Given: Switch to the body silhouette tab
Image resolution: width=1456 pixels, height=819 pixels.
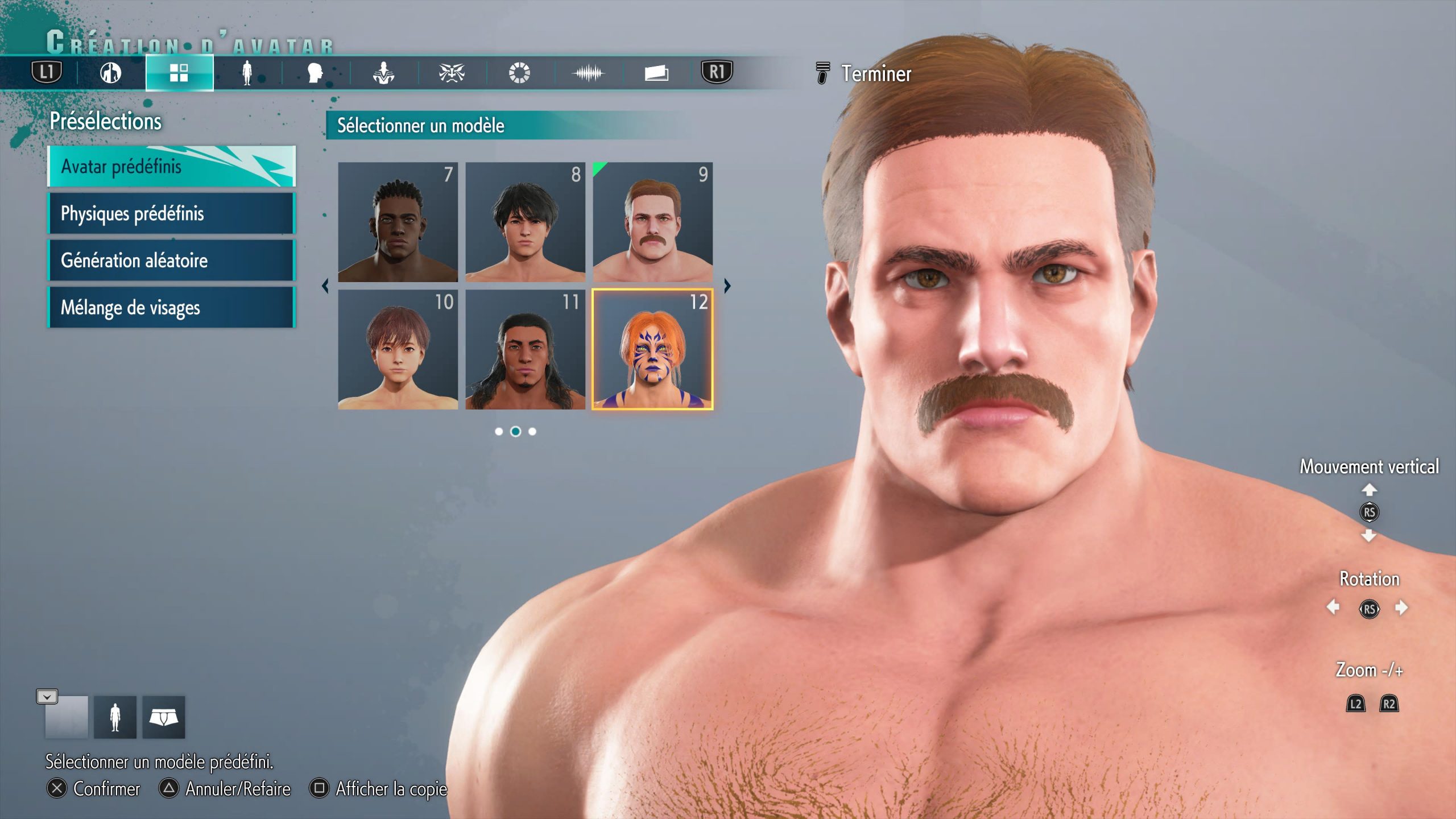Looking at the screenshot, I should (247, 73).
